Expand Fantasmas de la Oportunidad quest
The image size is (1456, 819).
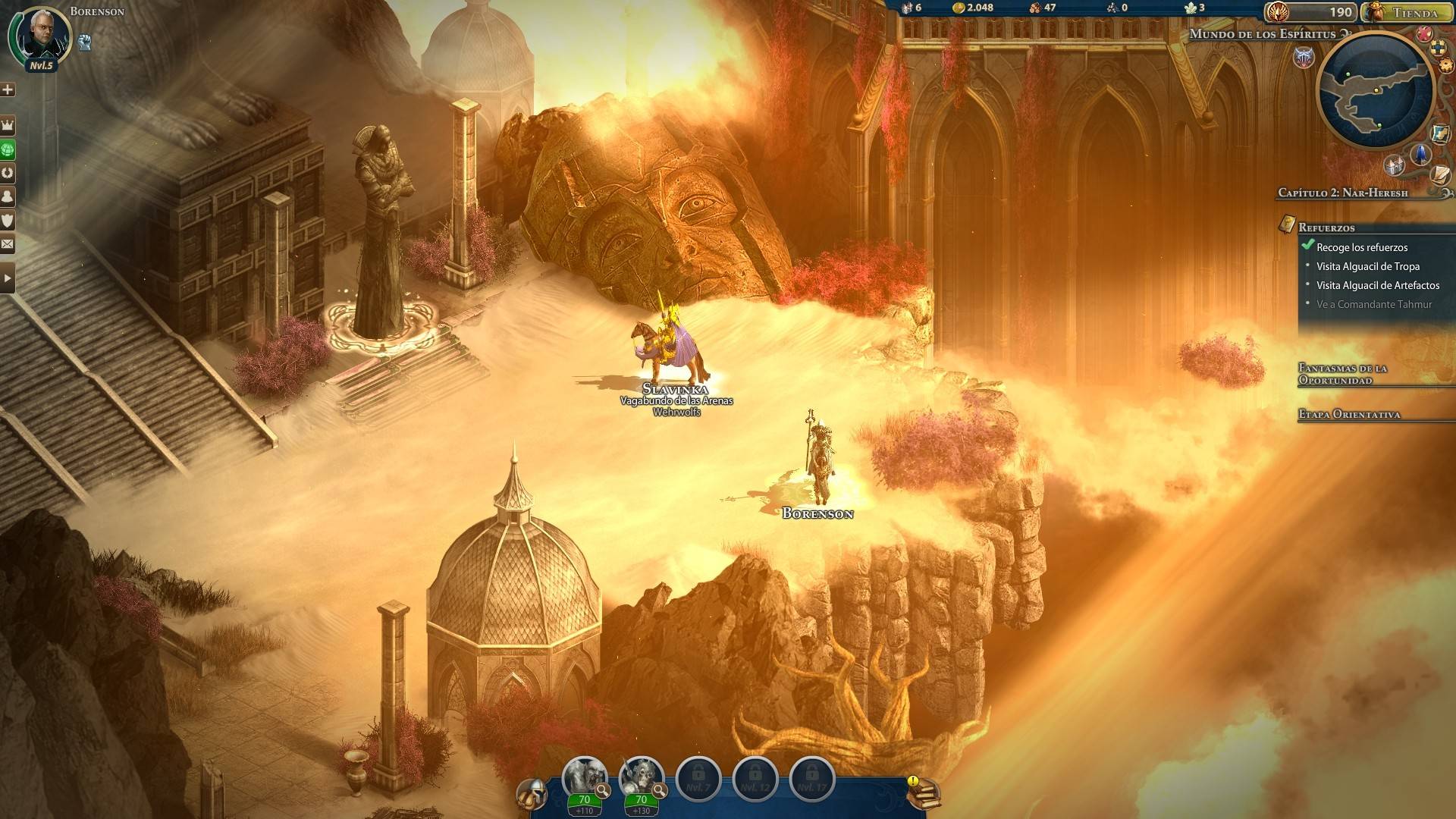1342,374
